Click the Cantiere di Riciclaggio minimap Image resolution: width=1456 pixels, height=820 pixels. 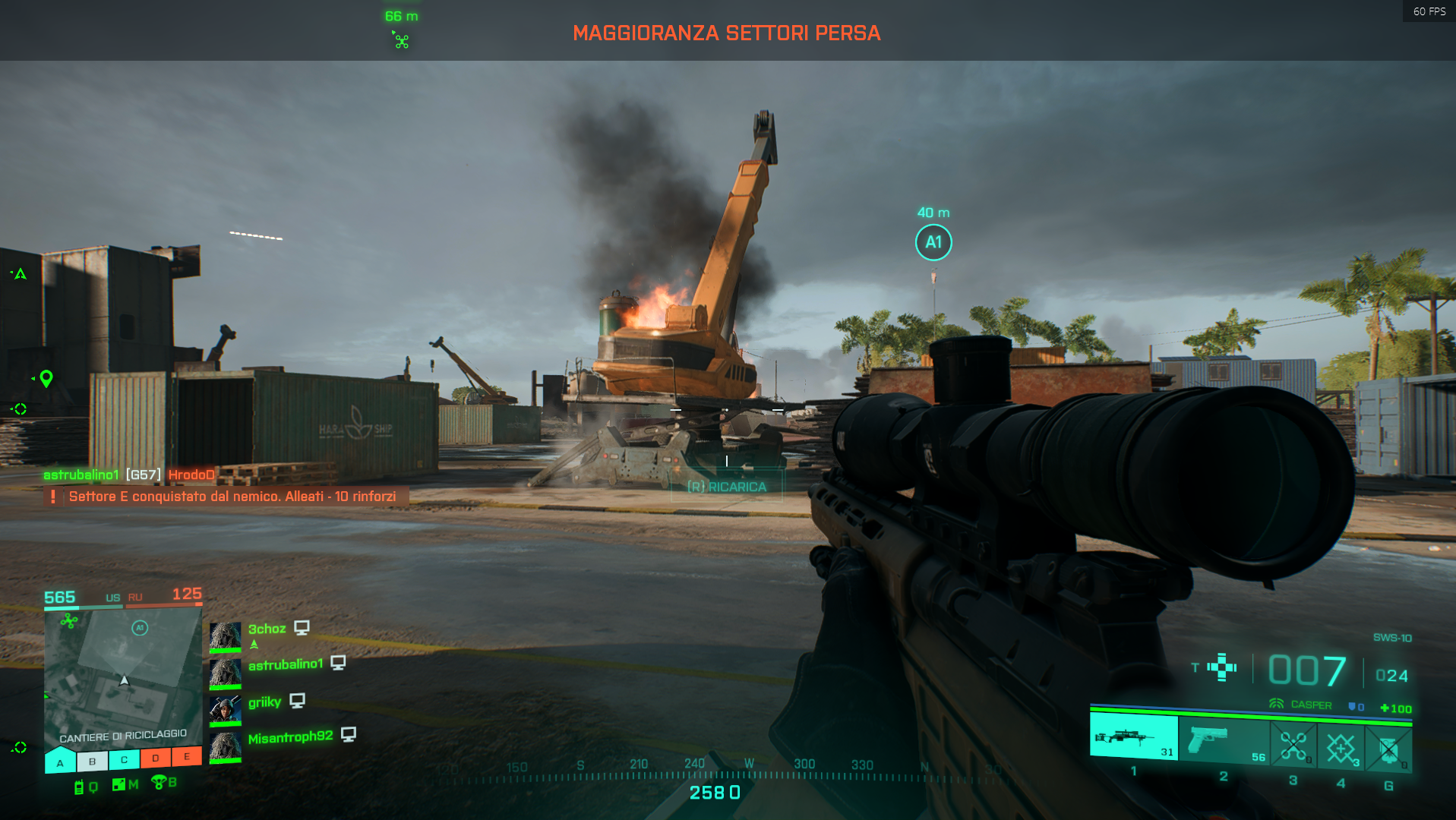[124, 676]
